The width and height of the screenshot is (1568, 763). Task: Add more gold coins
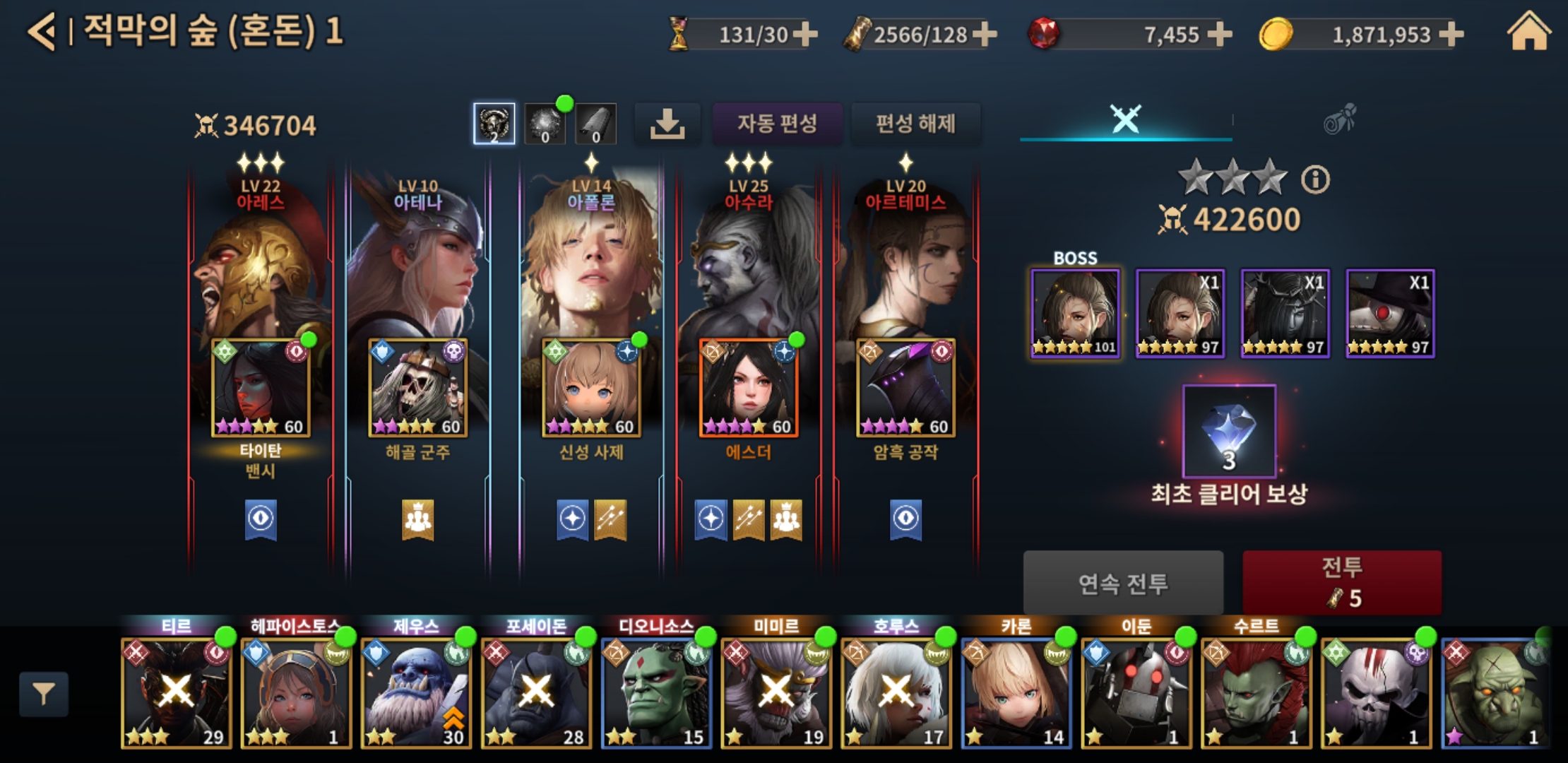1451,34
